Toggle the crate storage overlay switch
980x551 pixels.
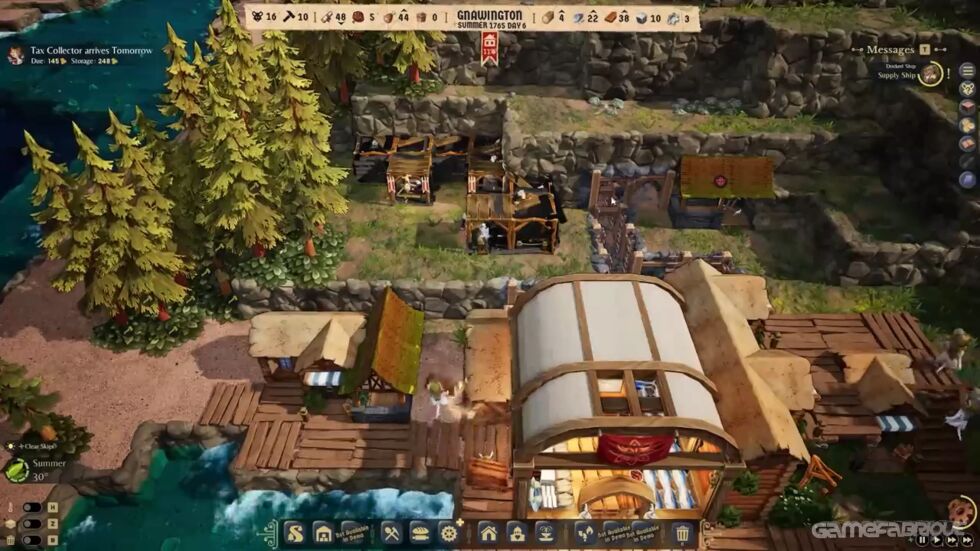pyautogui.click(x=32, y=522)
